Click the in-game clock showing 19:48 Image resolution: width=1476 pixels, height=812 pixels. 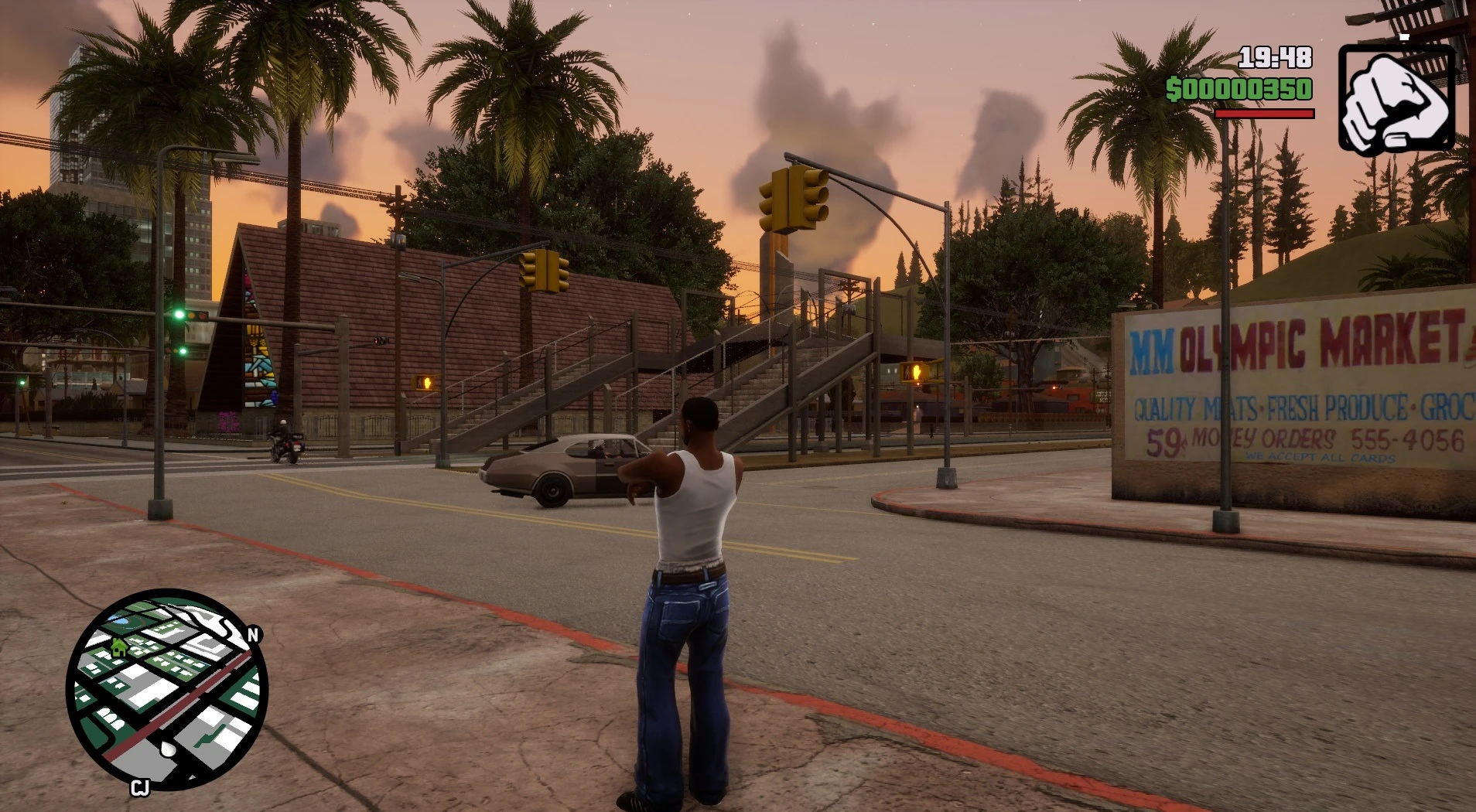click(1274, 56)
